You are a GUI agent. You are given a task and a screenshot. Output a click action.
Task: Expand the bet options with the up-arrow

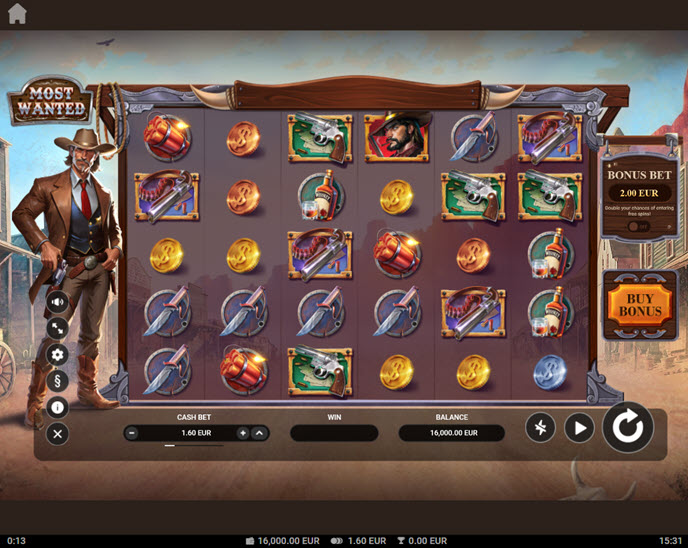259,433
